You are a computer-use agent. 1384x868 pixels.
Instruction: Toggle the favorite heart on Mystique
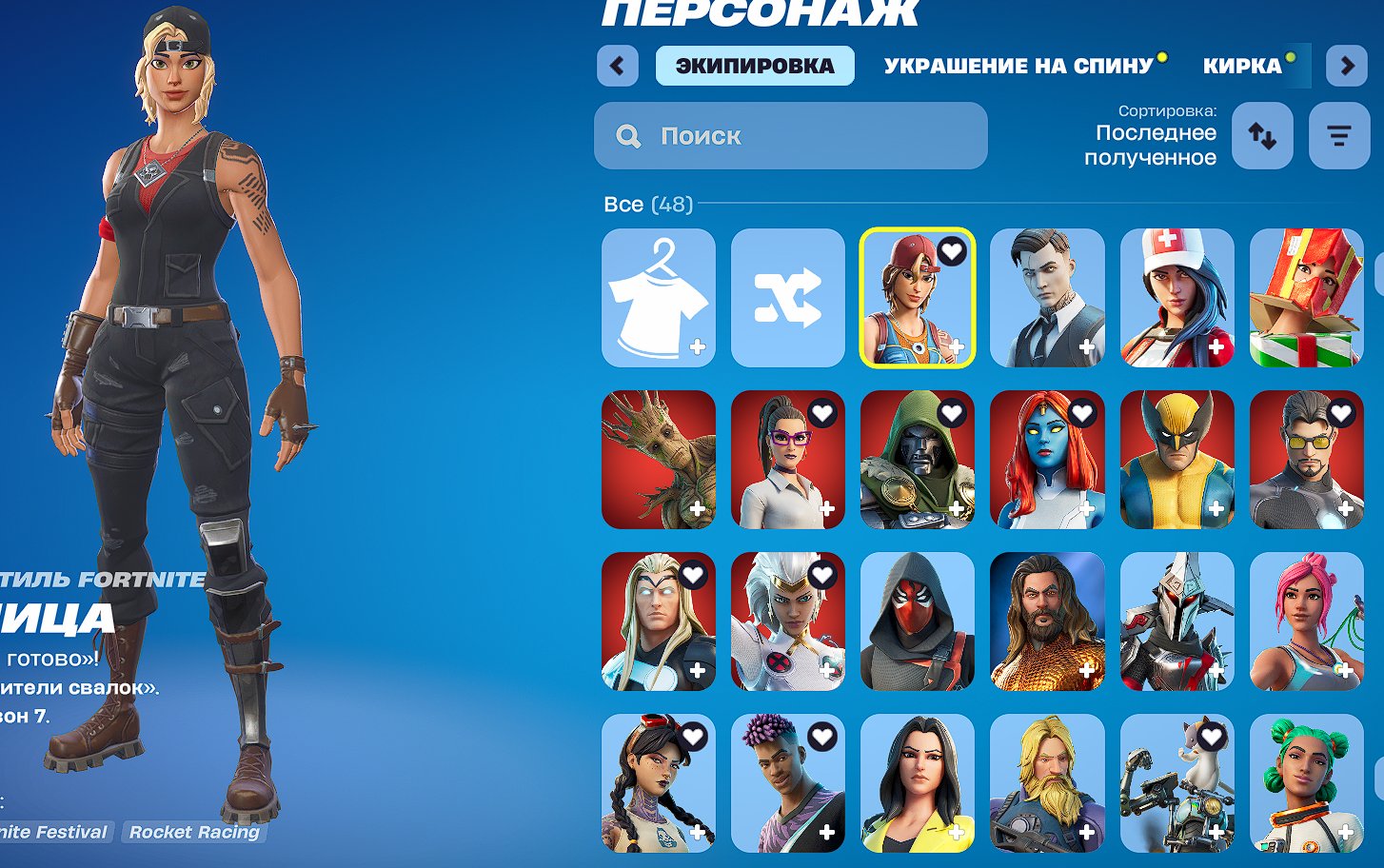(x=1082, y=415)
